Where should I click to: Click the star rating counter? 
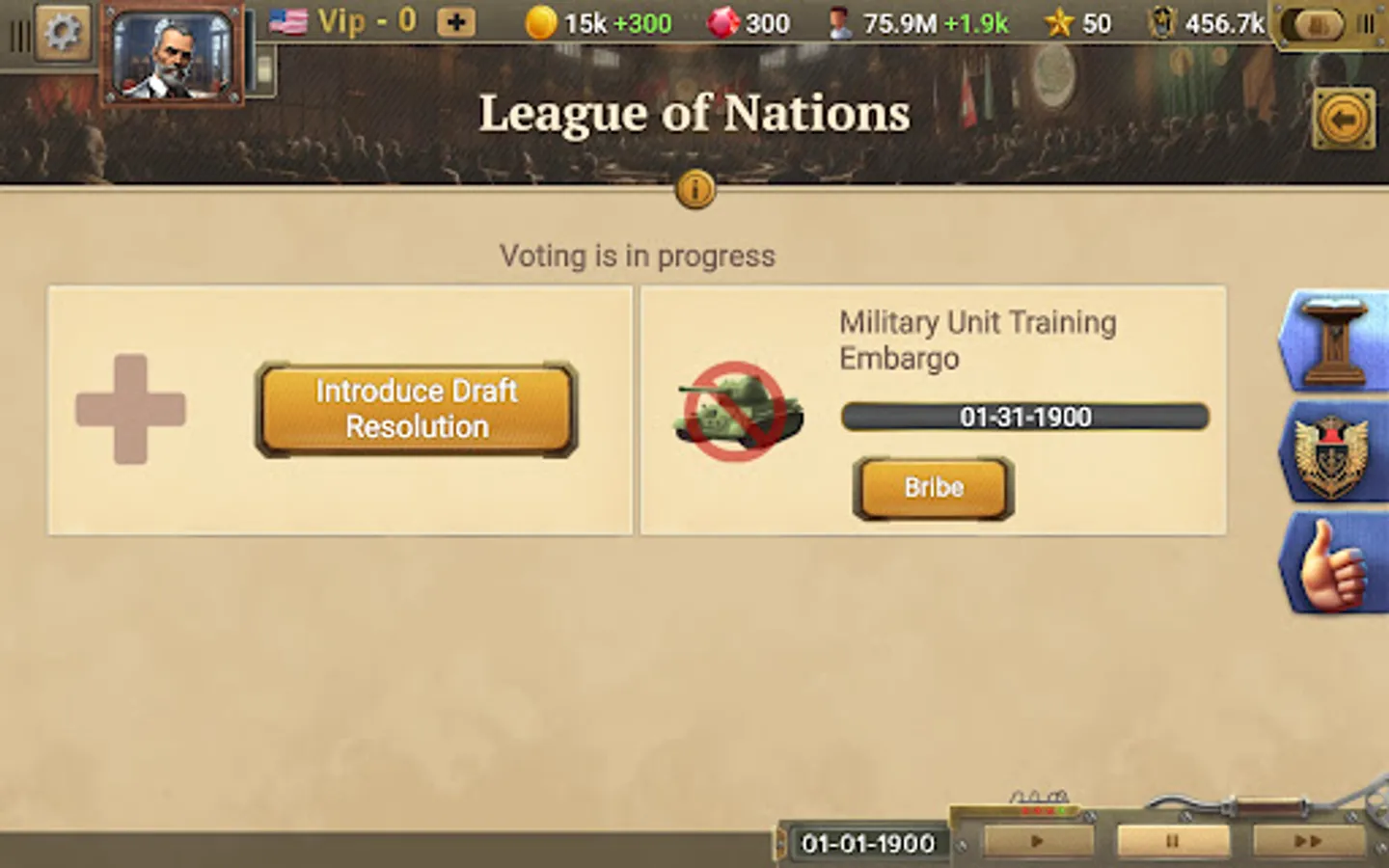tap(1076, 22)
